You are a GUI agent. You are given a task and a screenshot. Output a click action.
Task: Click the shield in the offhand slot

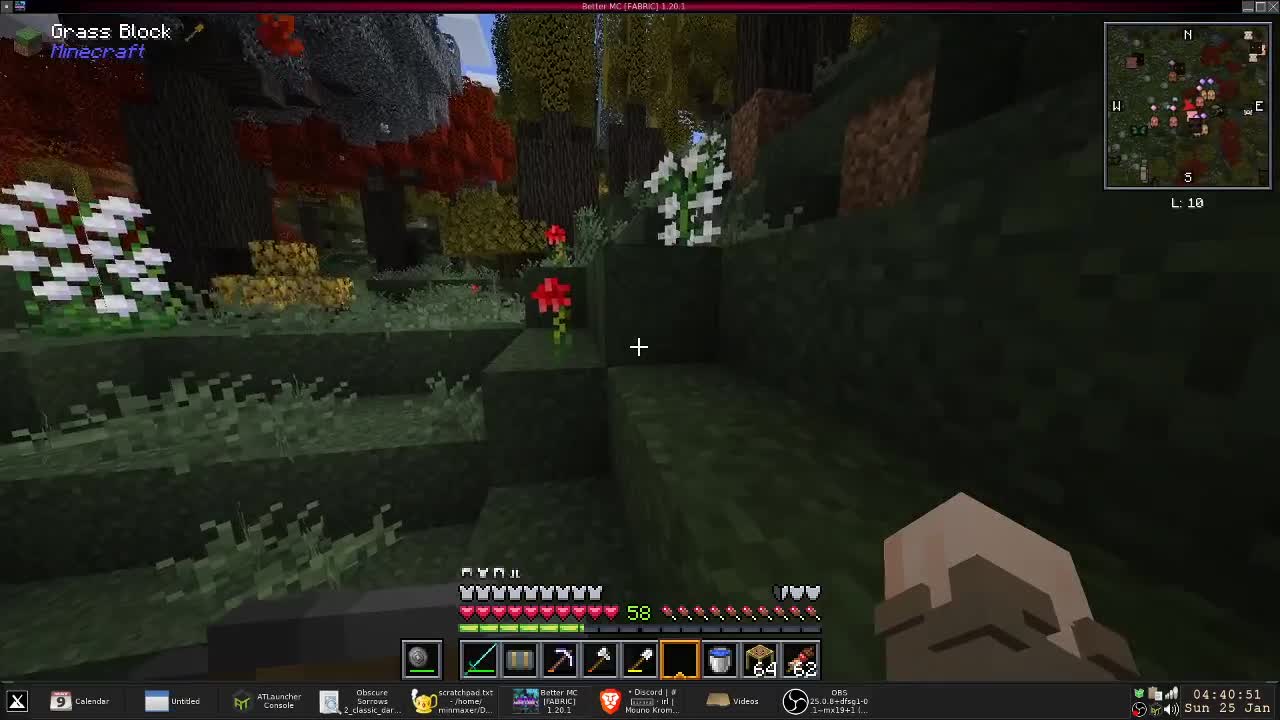point(420,658)
